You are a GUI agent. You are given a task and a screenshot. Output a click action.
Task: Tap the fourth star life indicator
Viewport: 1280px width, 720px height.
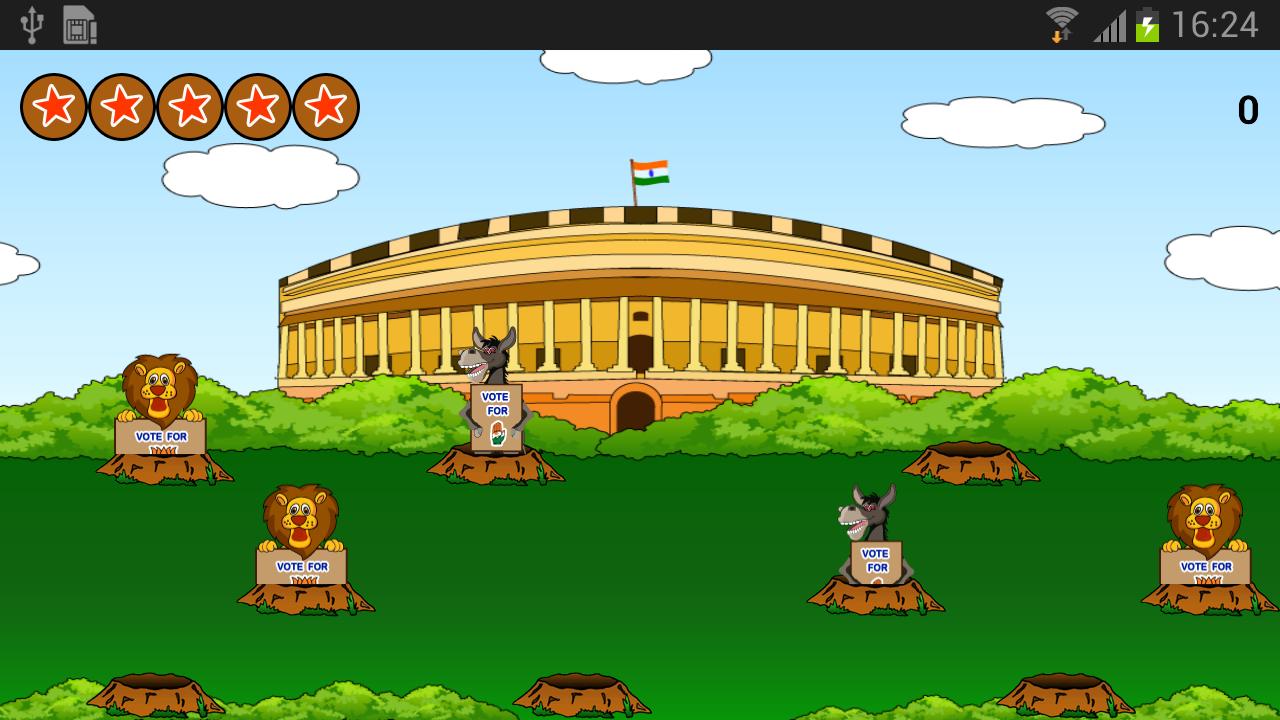tap(258, 105)
